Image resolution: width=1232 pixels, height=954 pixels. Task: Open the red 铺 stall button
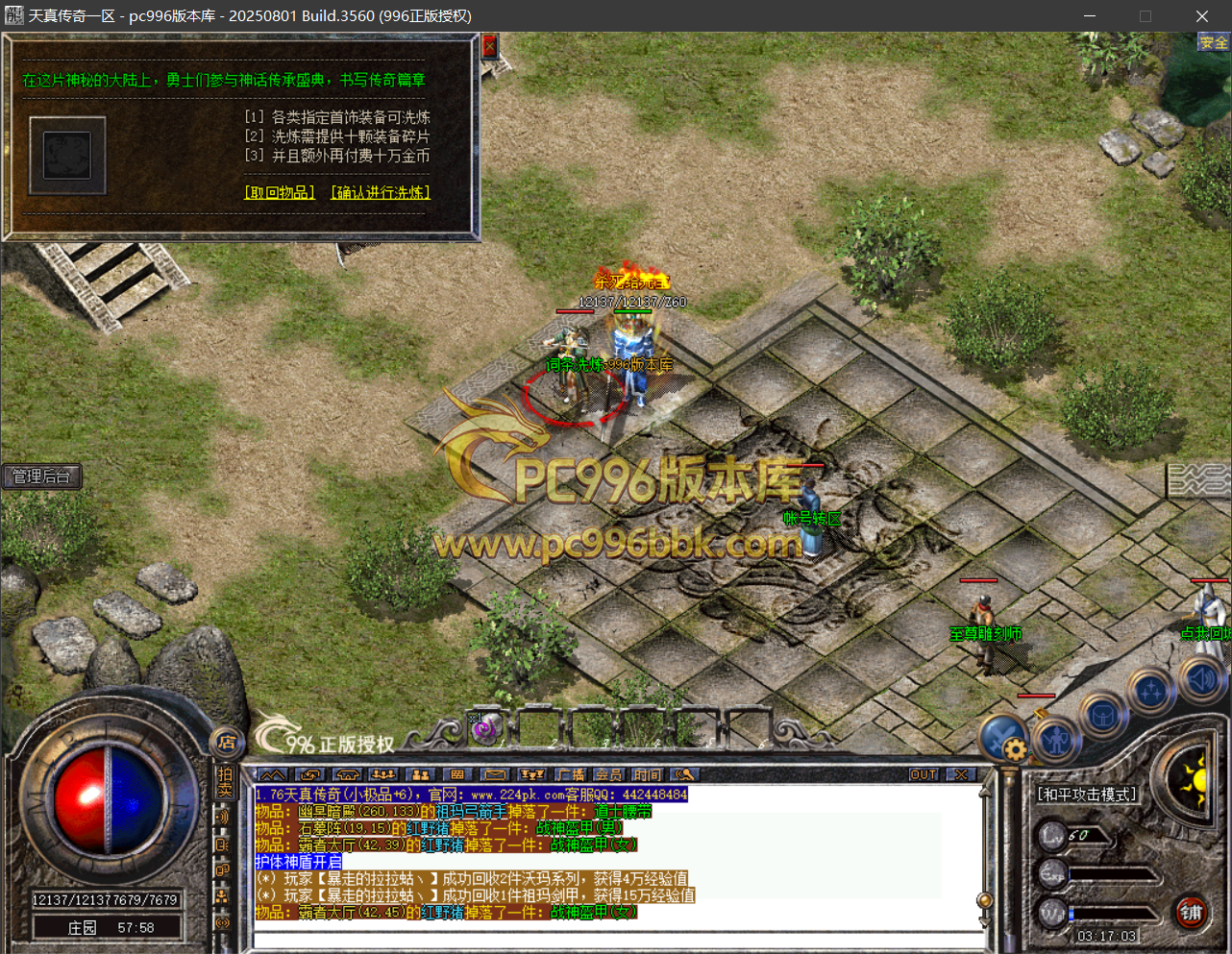click(x=1192, y=913)
